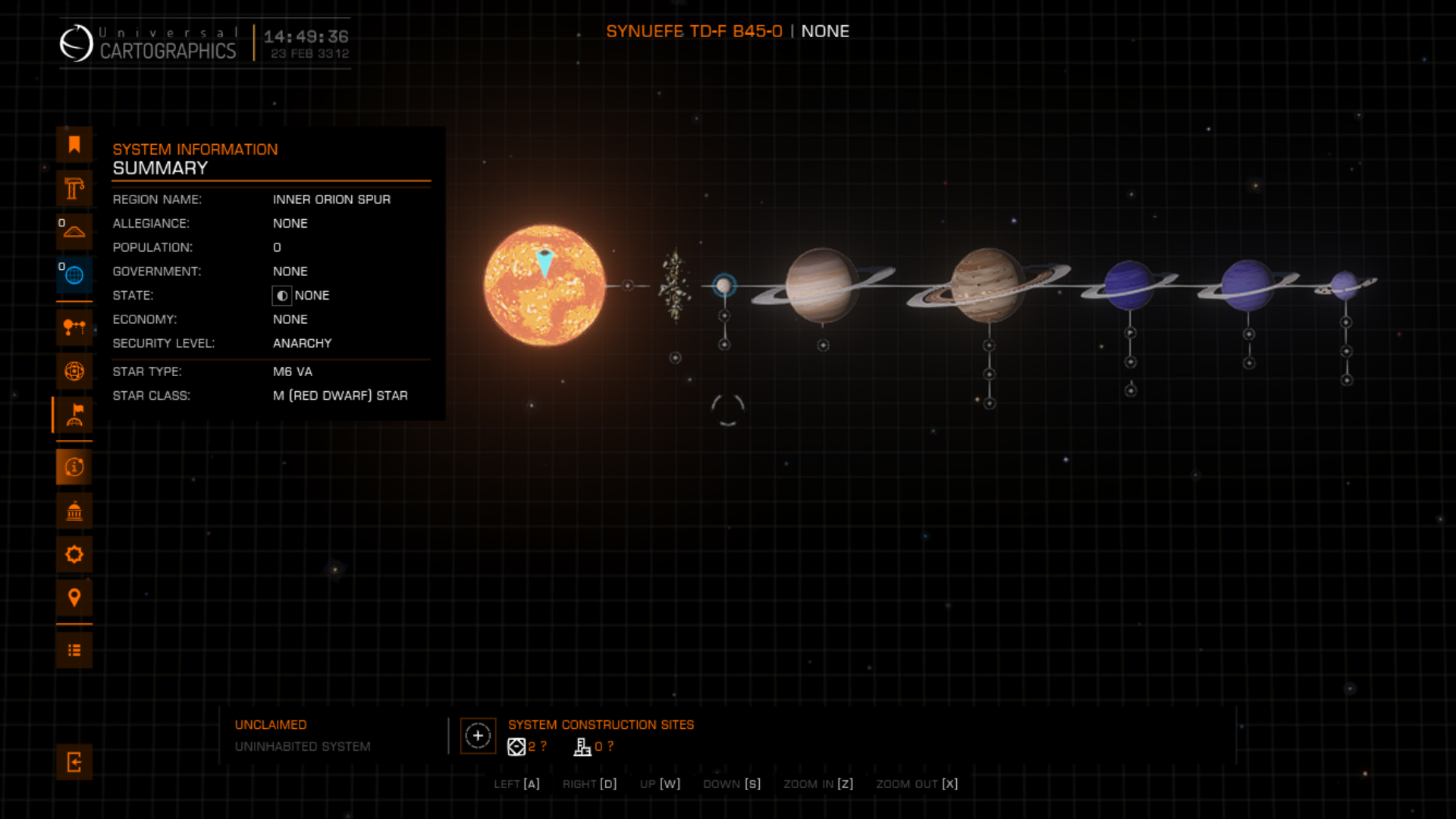Select the first beige ringed gas giant
Viewport: 1456px width, 819px height.
[x=821, y=285]
